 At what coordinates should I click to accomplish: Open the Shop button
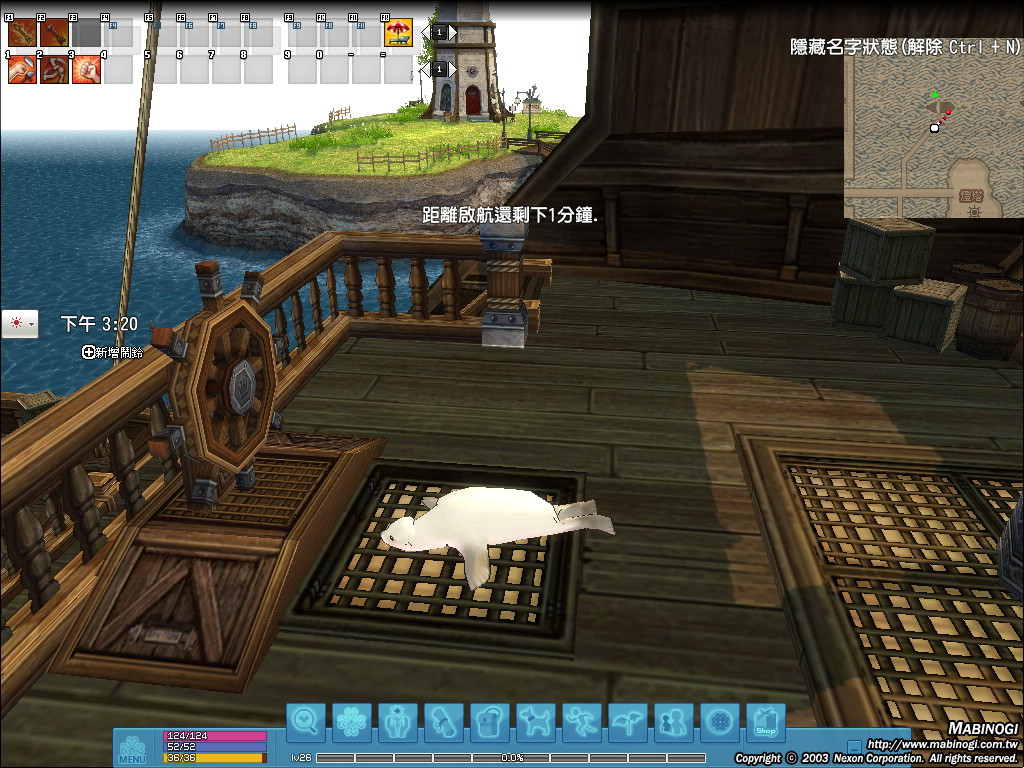(x=766, y=721)
